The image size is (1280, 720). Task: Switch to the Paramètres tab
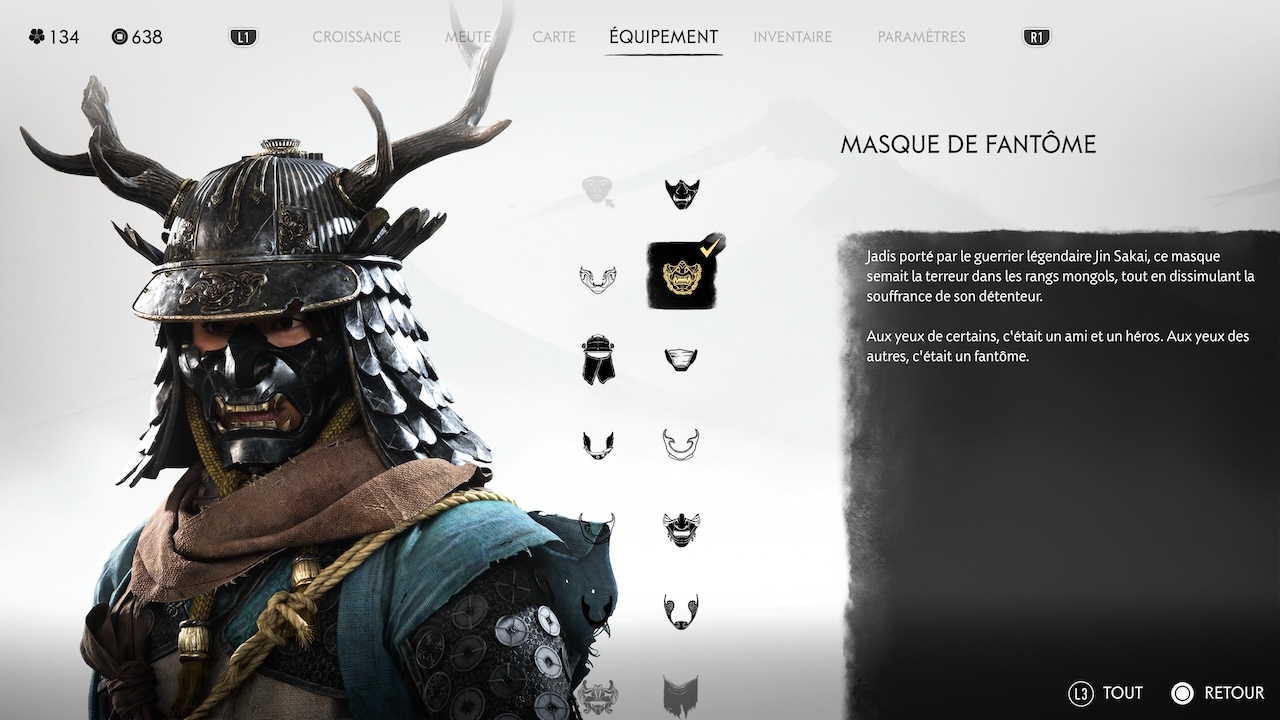click(921, 37)
